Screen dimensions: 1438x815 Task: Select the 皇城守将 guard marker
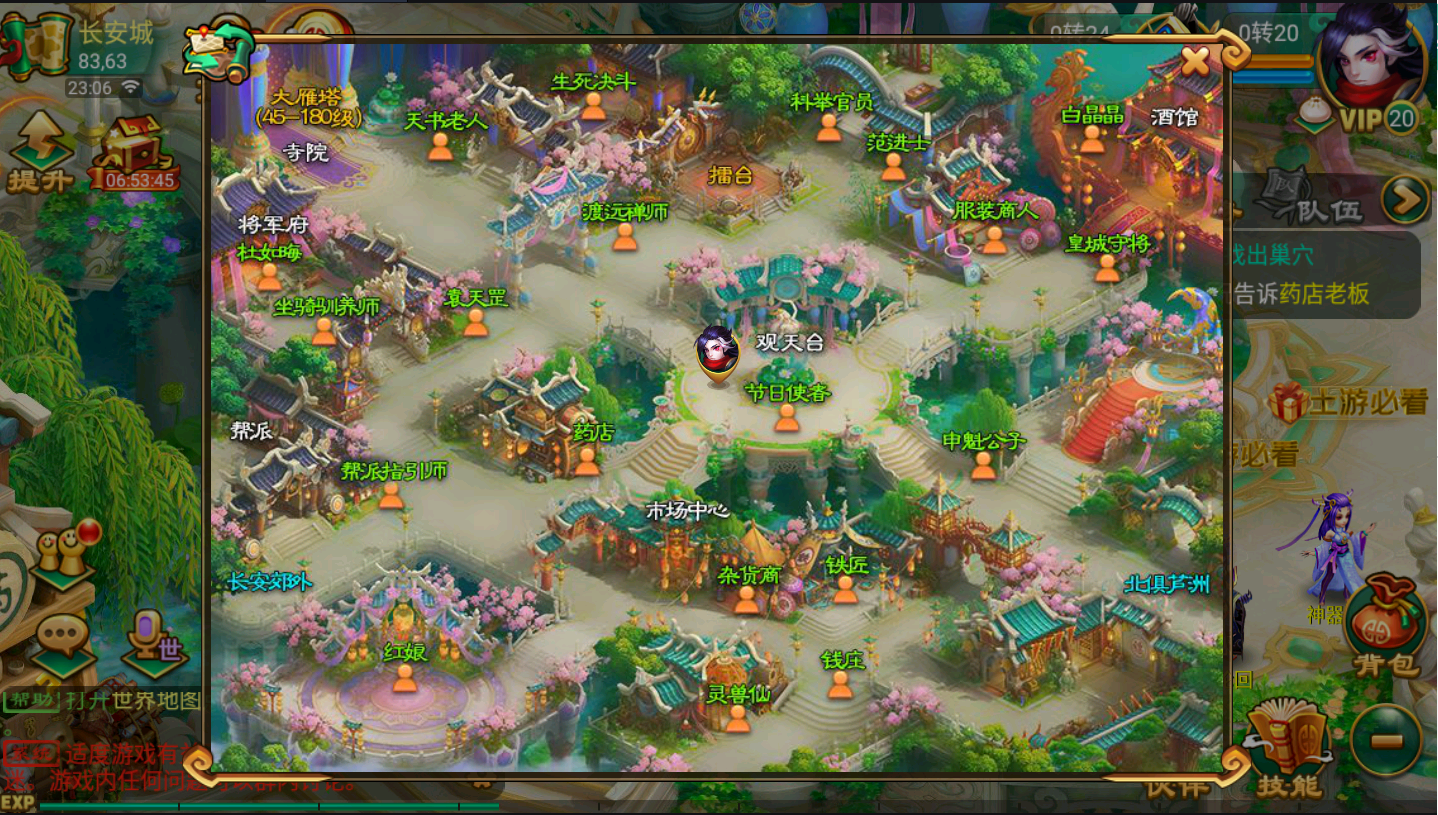tap(1107, 267)
